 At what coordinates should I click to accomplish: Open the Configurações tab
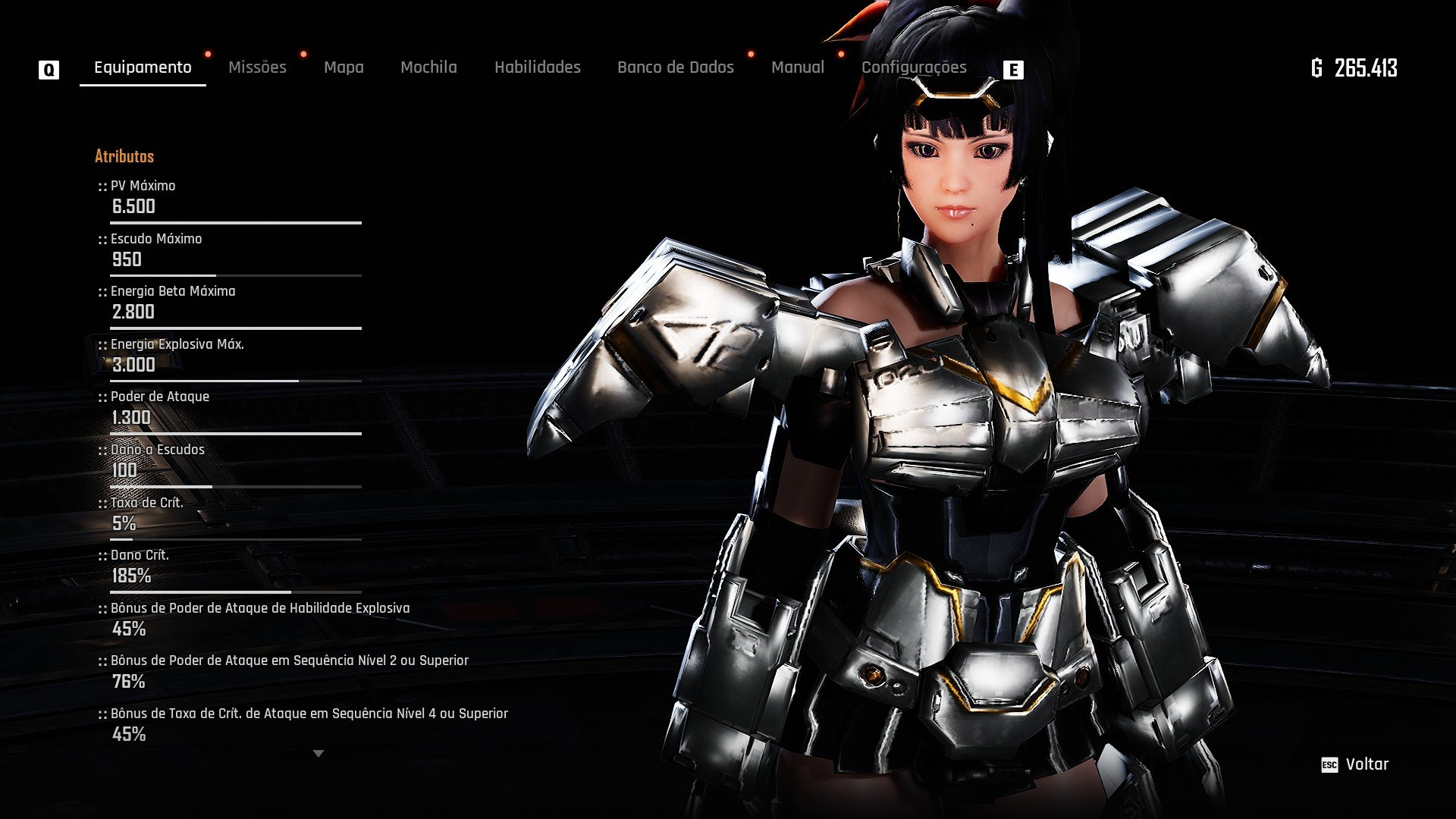(913, 67)
